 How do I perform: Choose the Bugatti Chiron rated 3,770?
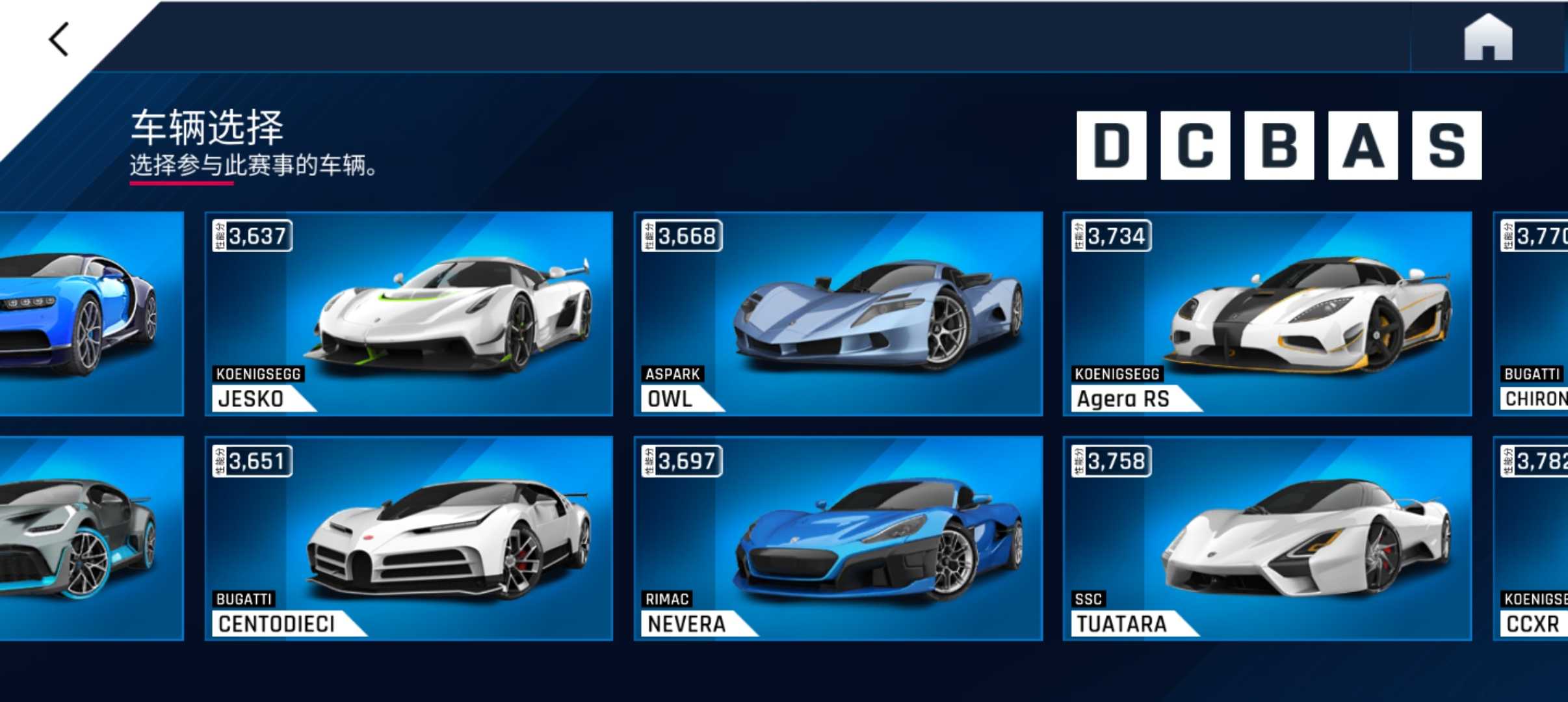pyautogui.click(x=1532, y=313)
